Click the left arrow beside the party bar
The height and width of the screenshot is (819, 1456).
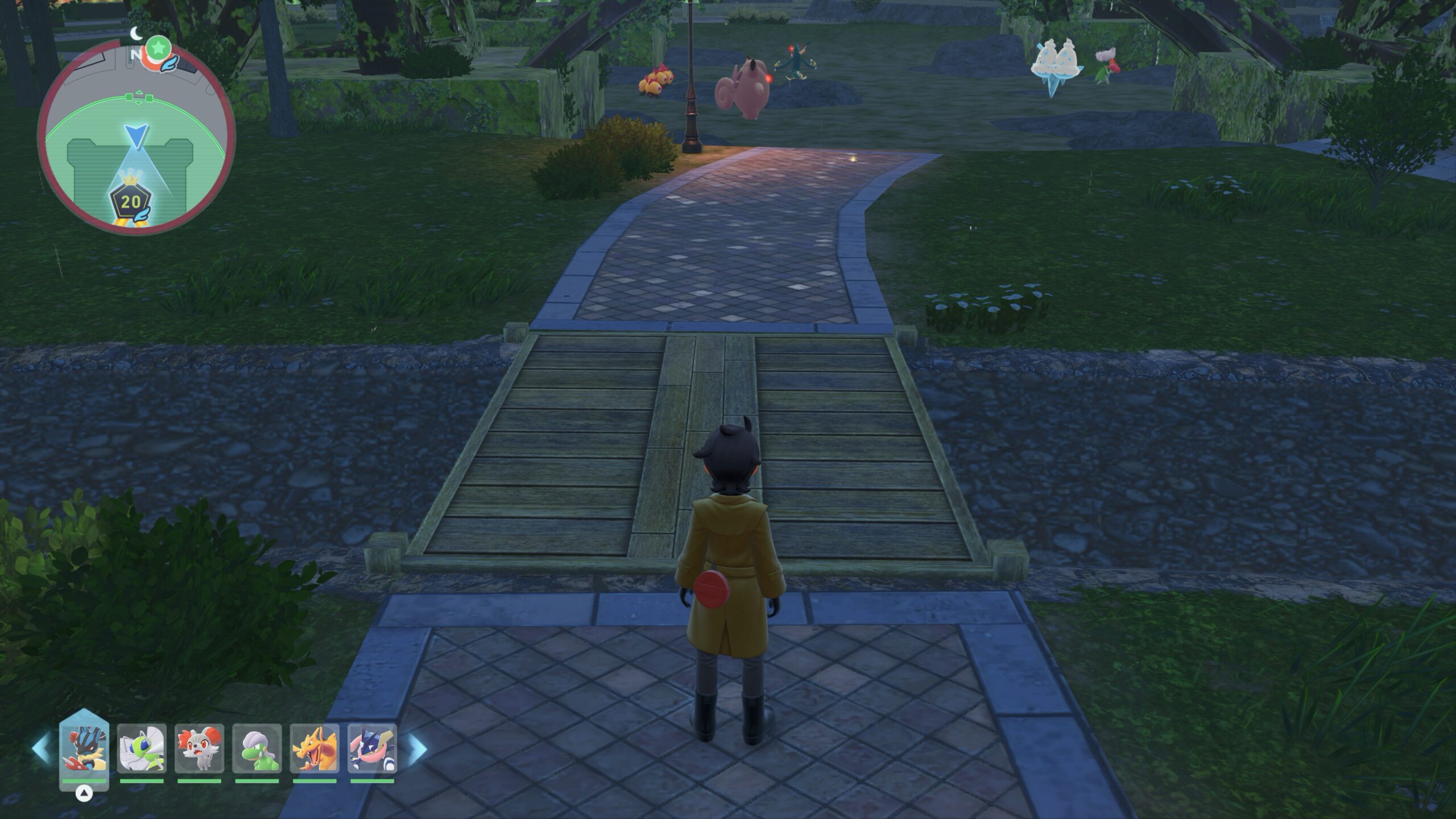point(41,748)
